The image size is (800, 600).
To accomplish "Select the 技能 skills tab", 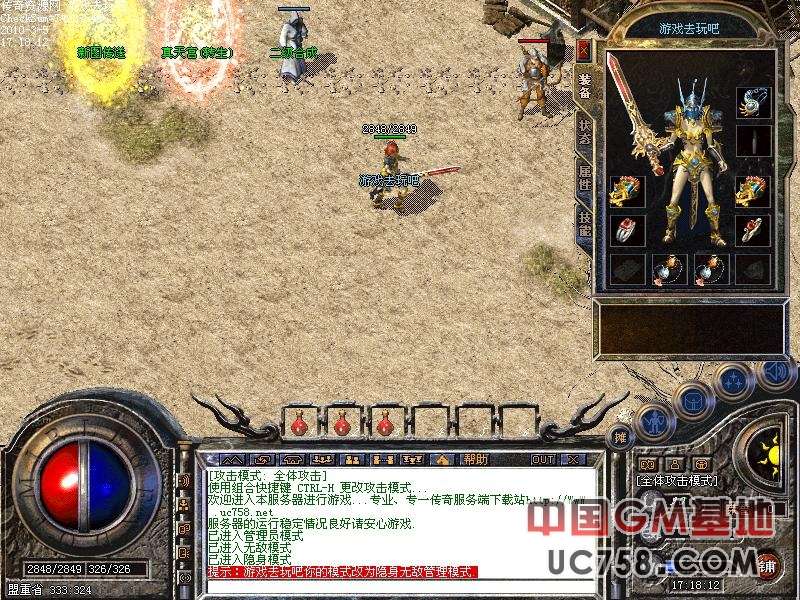I will pos(584,225).
